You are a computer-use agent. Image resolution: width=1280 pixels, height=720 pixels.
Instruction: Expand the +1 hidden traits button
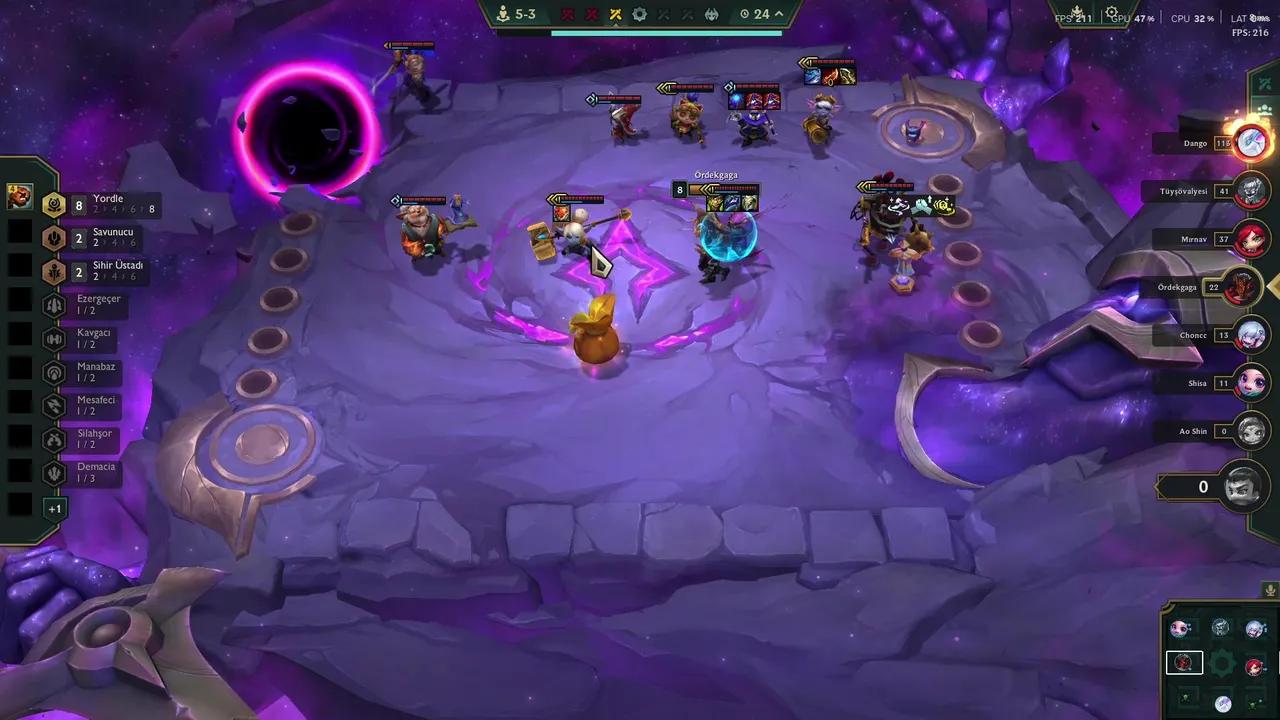coord(55,509)
